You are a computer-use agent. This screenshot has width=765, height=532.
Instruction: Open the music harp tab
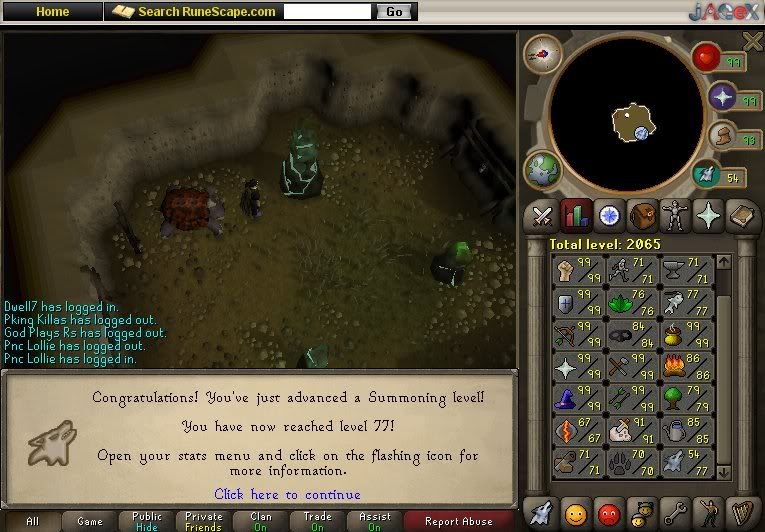pos(741,513)
